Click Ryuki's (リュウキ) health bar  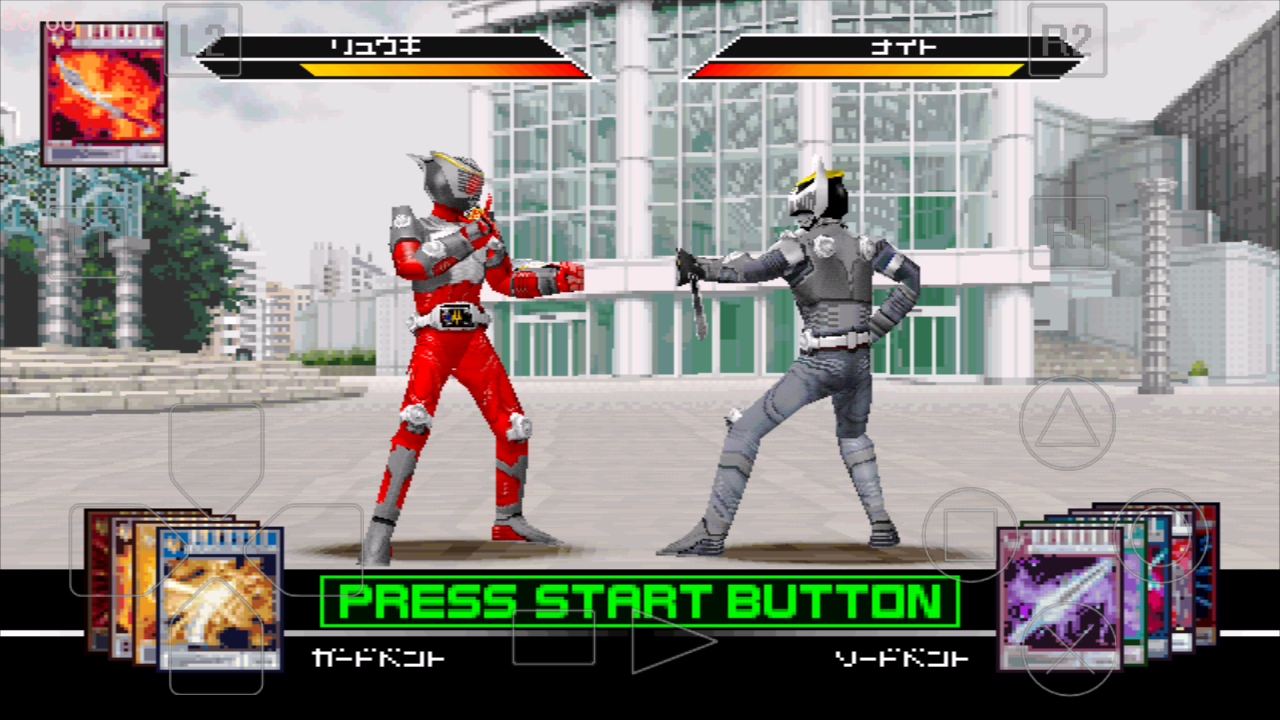[x=395, y=56]
